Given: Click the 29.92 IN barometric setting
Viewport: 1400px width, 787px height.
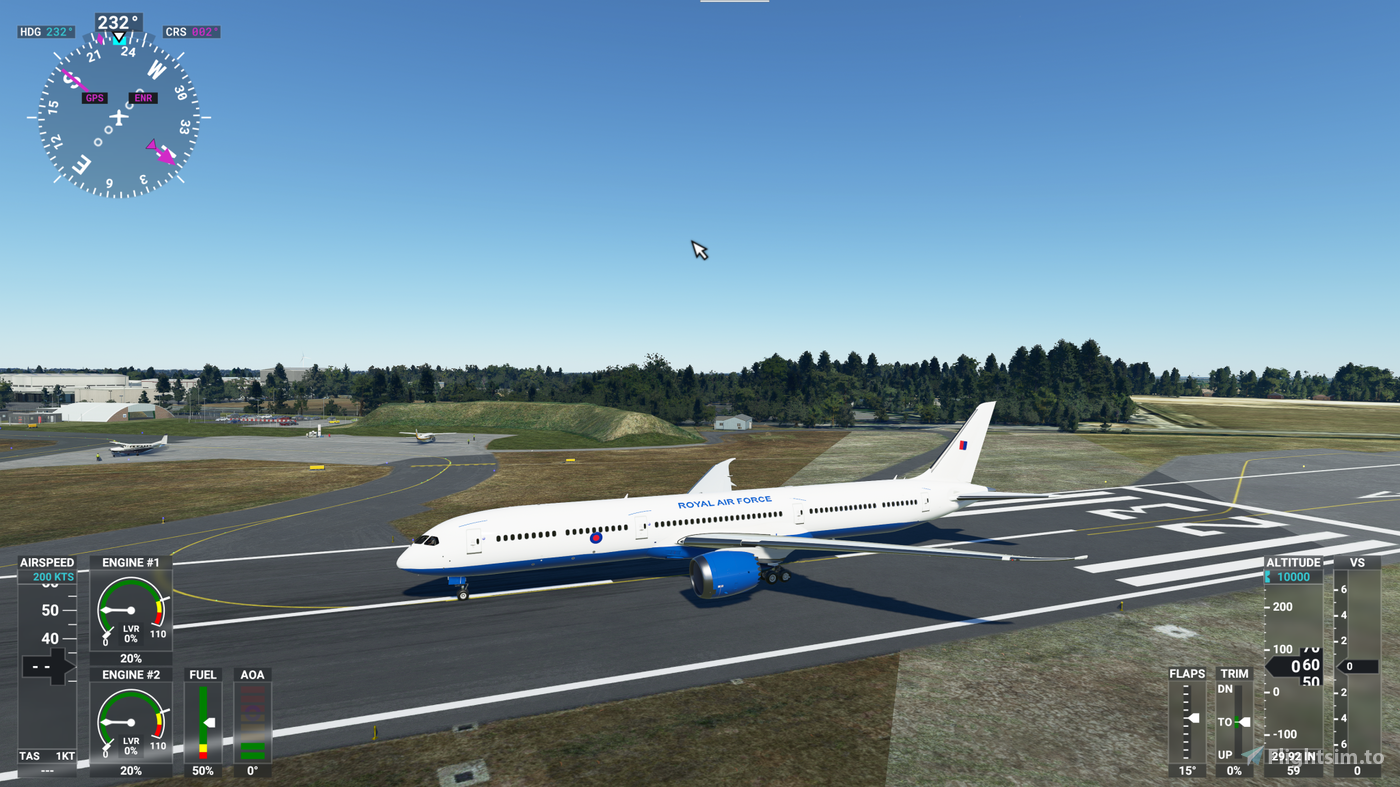Looking at the screenshot, I should [x=1289, y=757].
